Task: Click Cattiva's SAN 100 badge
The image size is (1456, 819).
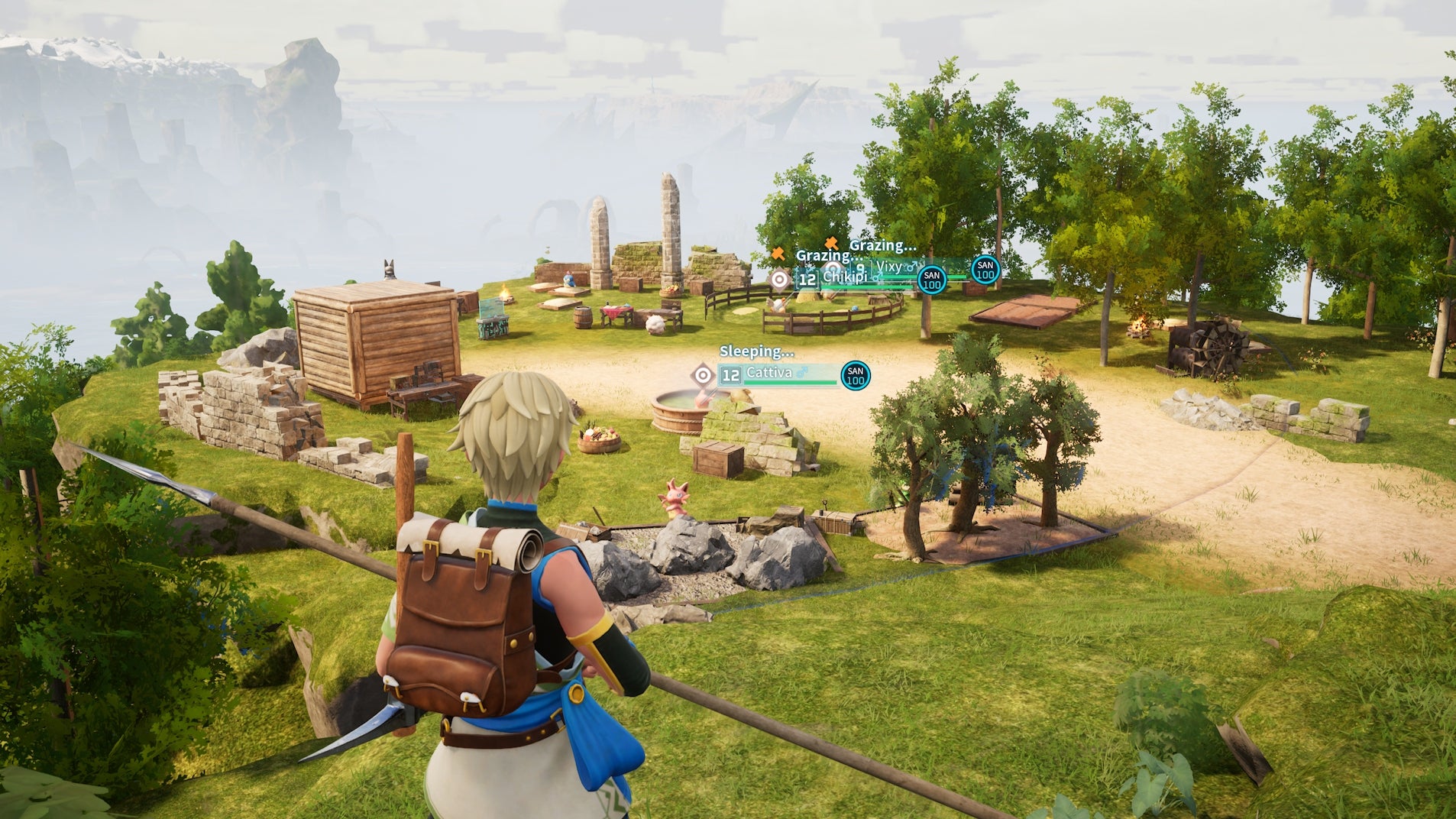Action: click(855, 376)
